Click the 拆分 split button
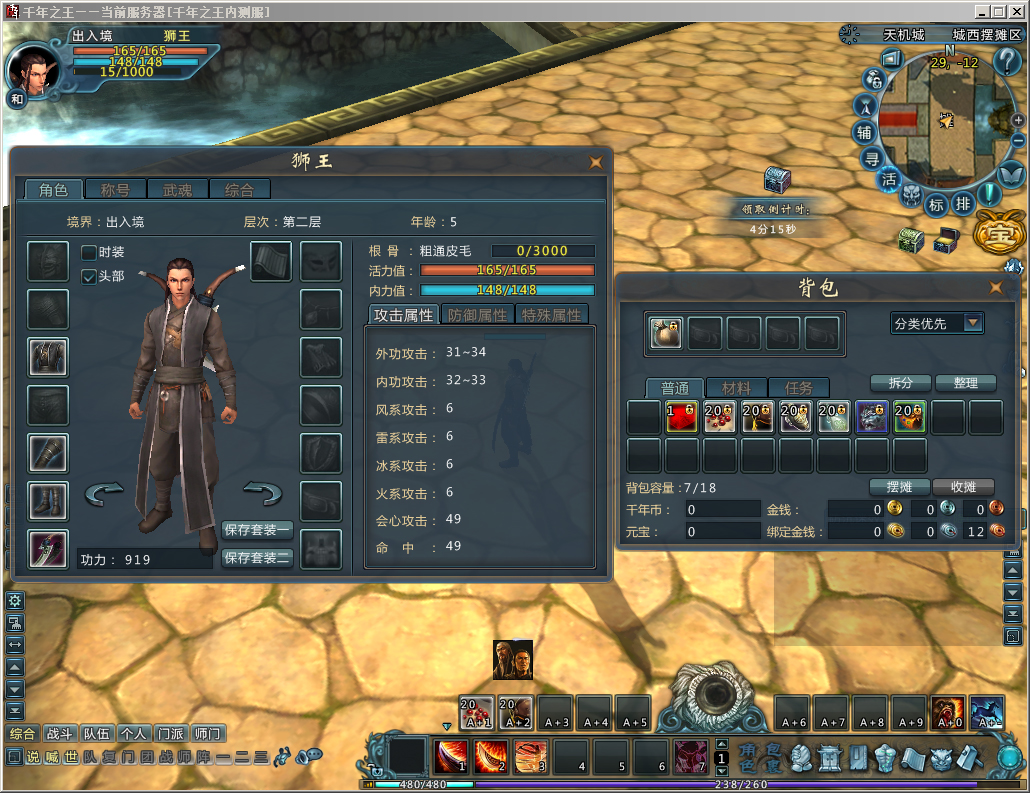Screen dimensions: 1030x793 (x=894, y=383)
